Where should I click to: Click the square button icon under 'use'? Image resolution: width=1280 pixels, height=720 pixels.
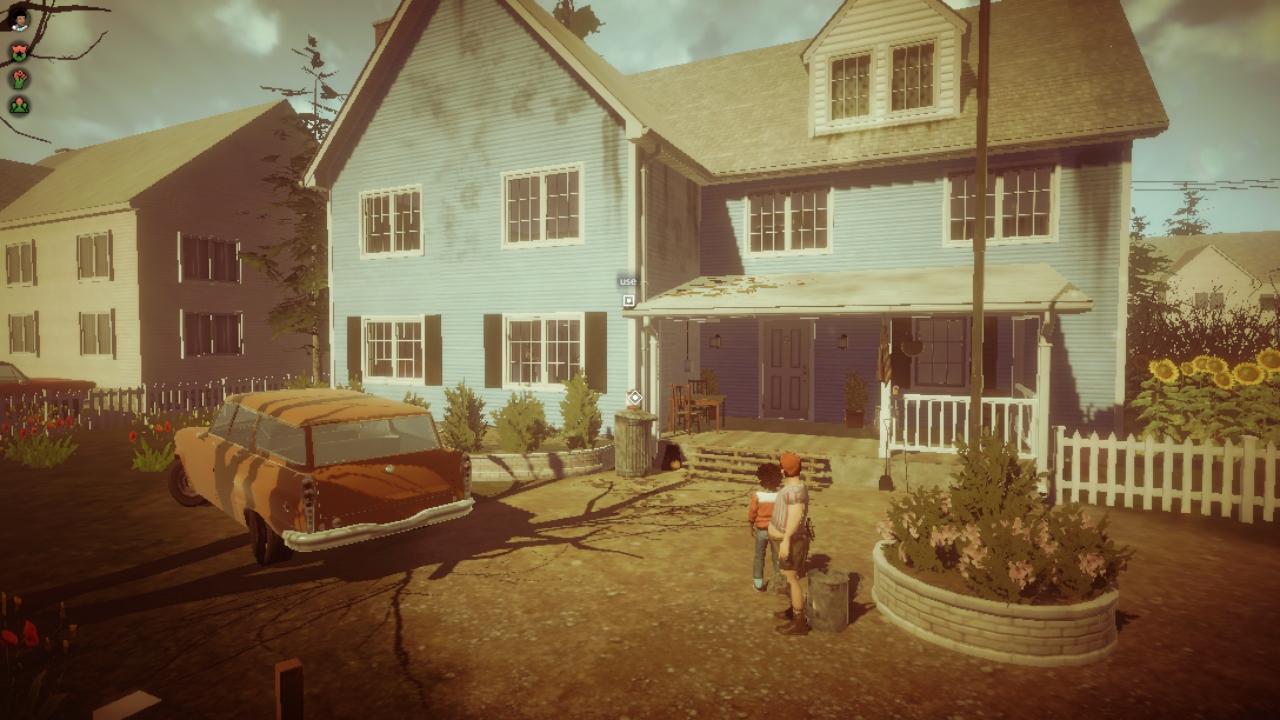(x=629, y=301)
